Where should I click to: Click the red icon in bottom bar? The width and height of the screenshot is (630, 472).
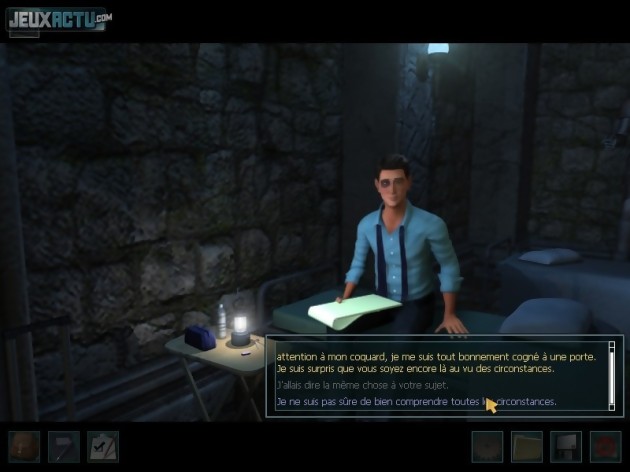coord(605,446)
